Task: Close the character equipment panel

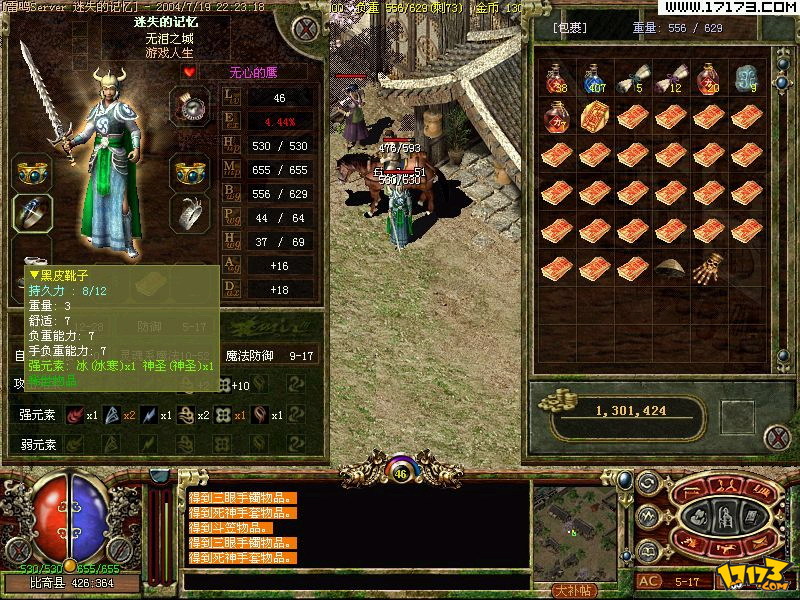Action: click(306, 29)
